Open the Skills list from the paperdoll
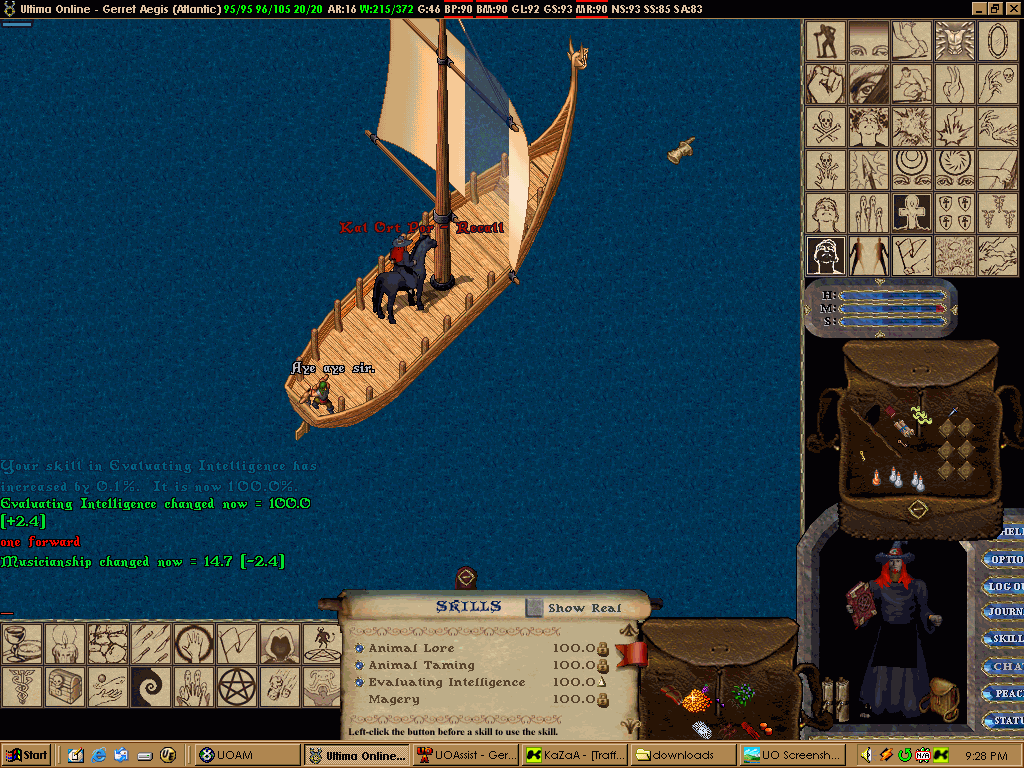This screenshot has height=768, width=1024. [1005, 639]
